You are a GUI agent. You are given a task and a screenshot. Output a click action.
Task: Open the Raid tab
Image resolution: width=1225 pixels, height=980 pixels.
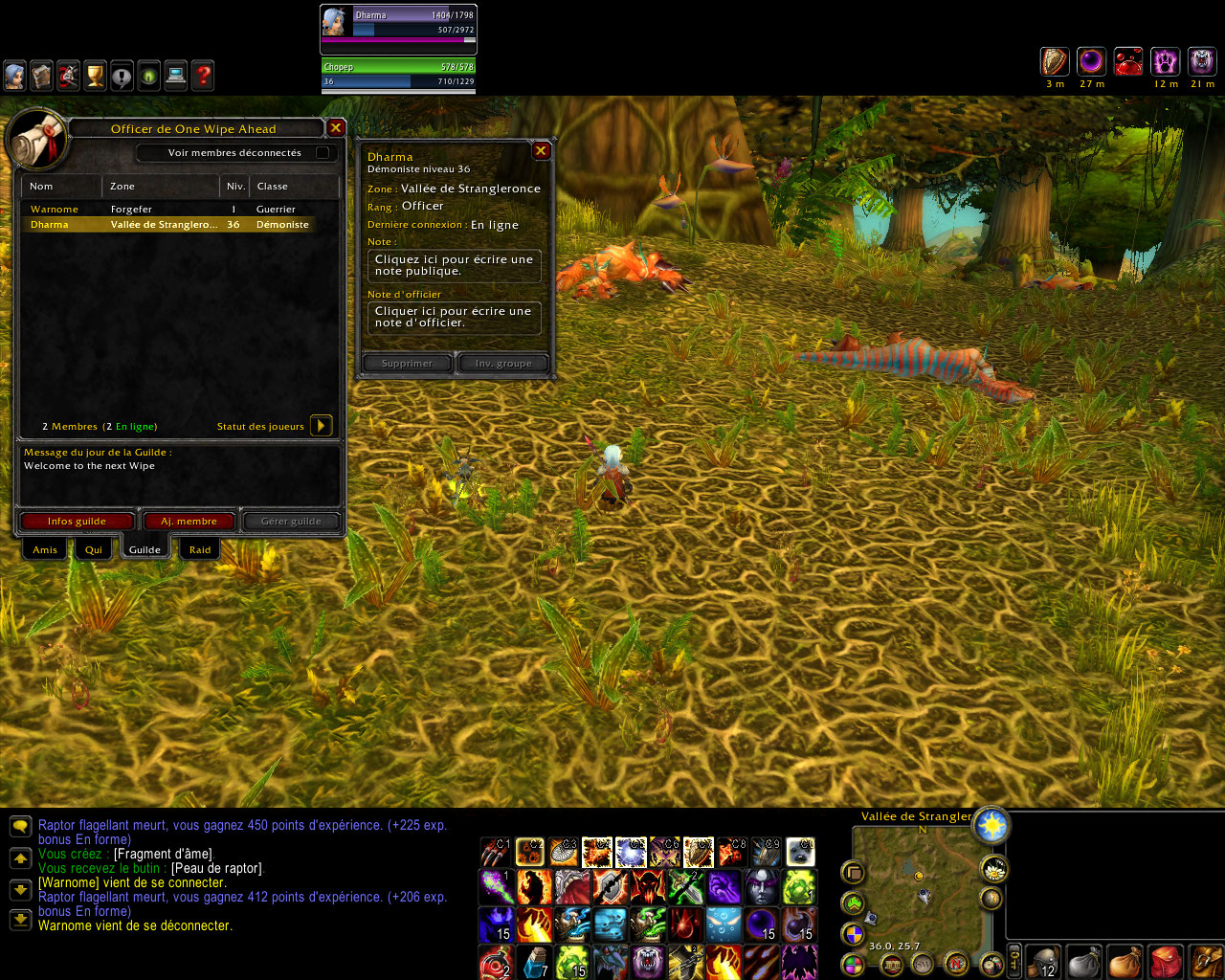(x=200, y=549)
